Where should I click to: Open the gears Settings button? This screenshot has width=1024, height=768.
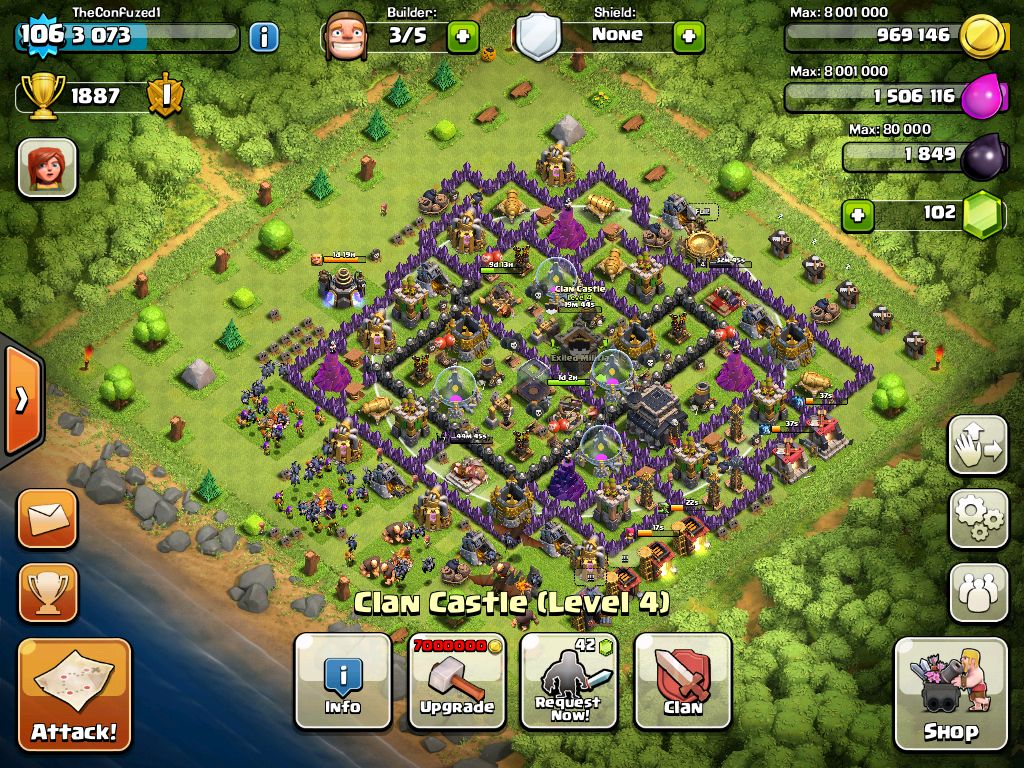point(978,517)
